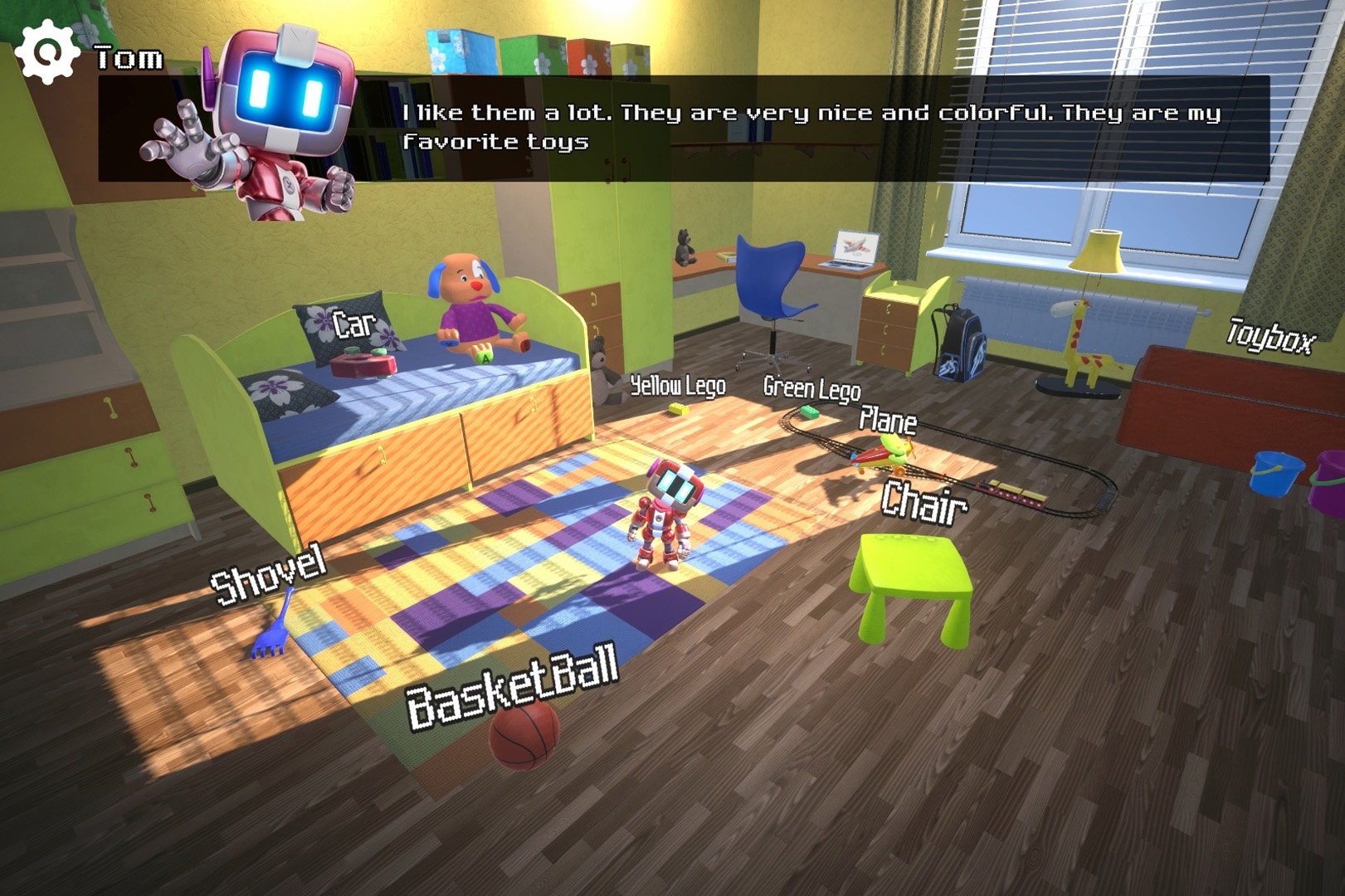Select the Car label on the bed
Screen dimensions: 1345x896
pyautogui.click(x=353, y=324)
